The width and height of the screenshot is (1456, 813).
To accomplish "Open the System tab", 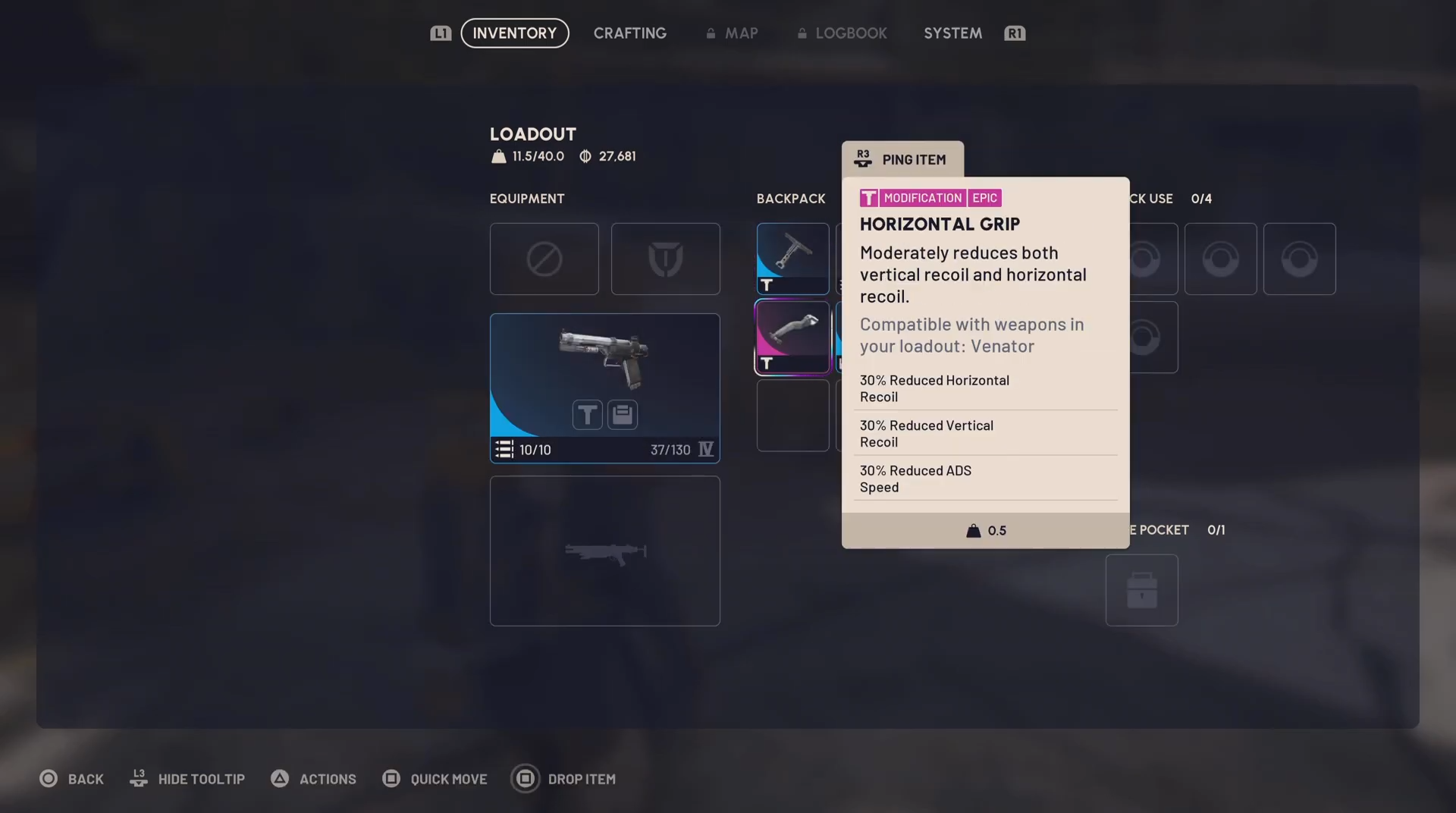I will tap(952, 33).
